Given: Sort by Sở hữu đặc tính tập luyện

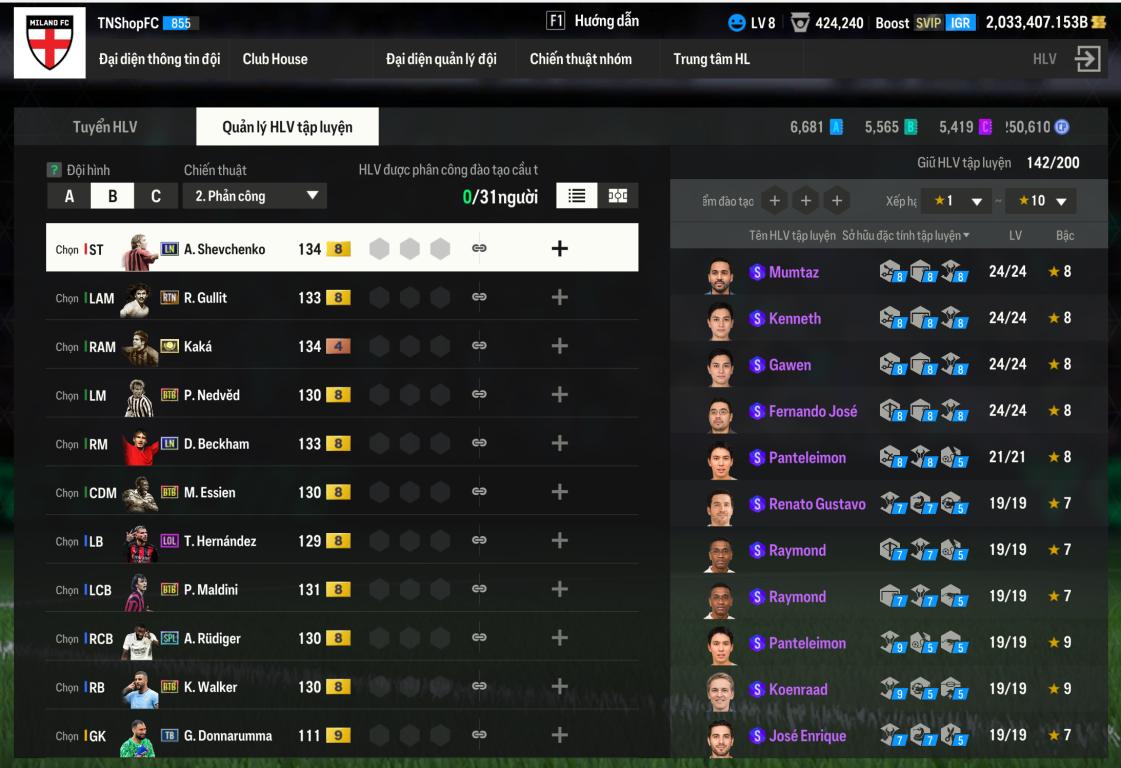Looking at the screenshot, I should [905, 235].
